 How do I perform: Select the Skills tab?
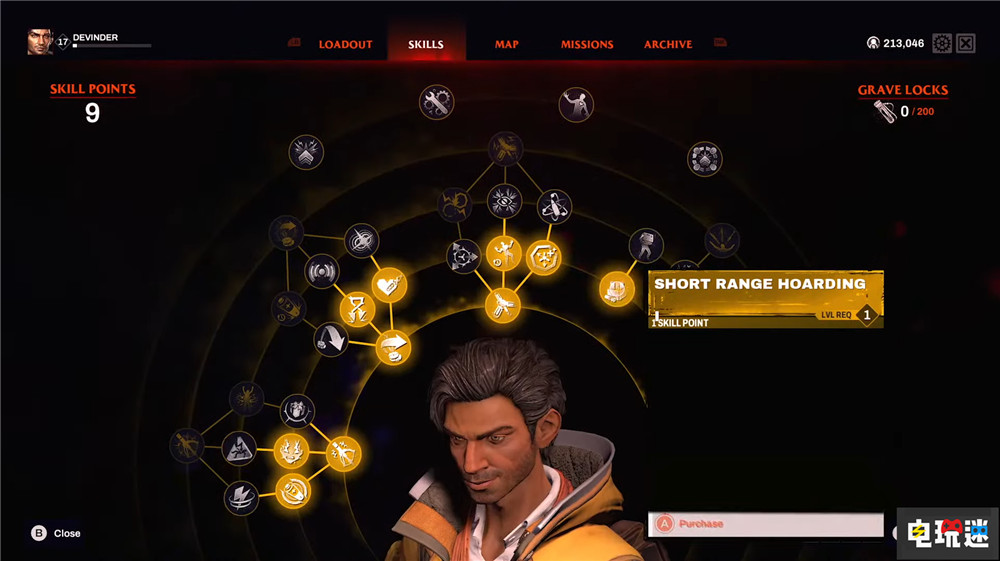pyautogui.click(x=425, y=45)
